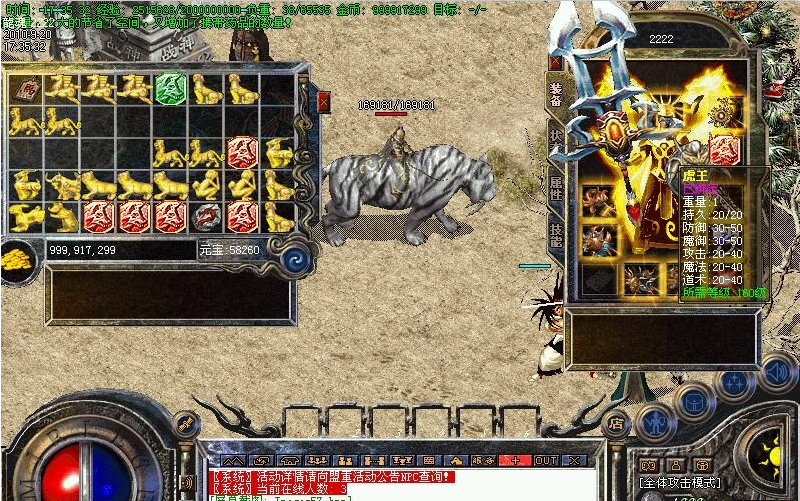Image resolution: width=800 pixels, height=501 pixels.
Task: Close the inventory bag window
Action: (x=323, y=100)
